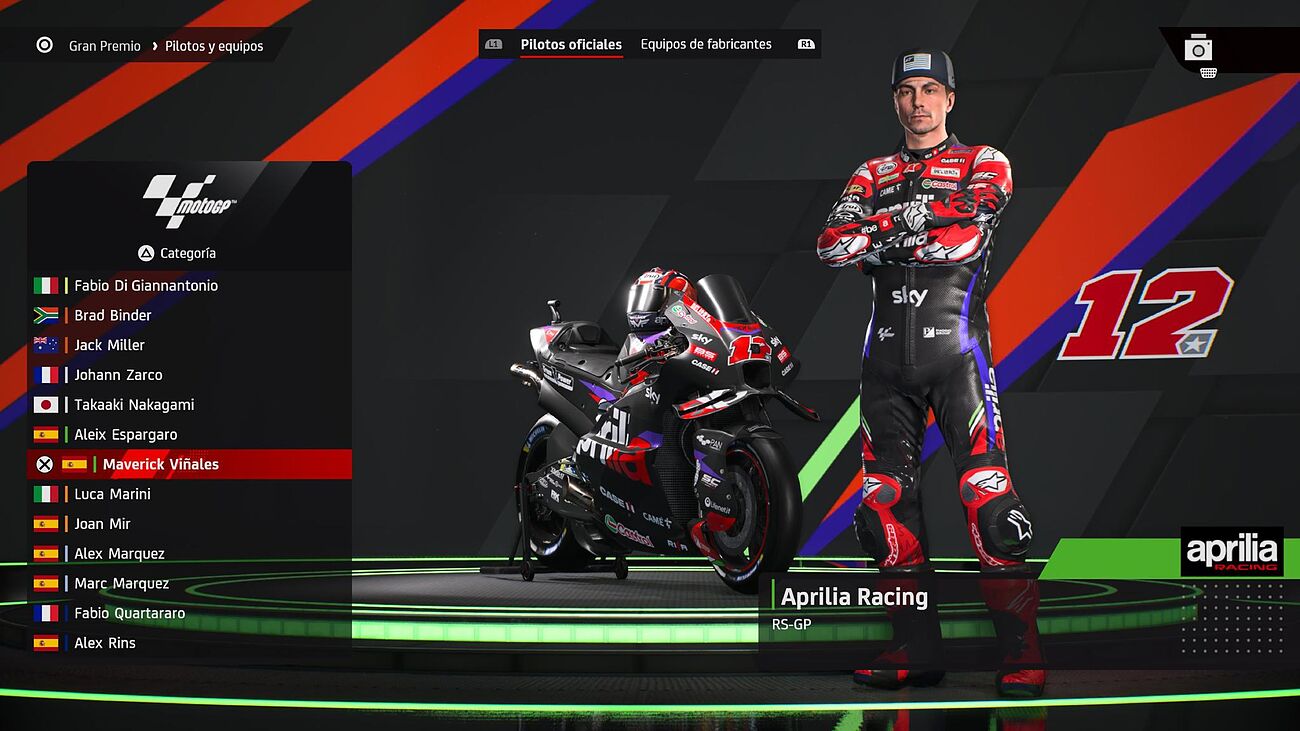Go back to Gran Premio breadcrumb
The width and height of the screenshot is (1300, 731).
pos(104,46)
